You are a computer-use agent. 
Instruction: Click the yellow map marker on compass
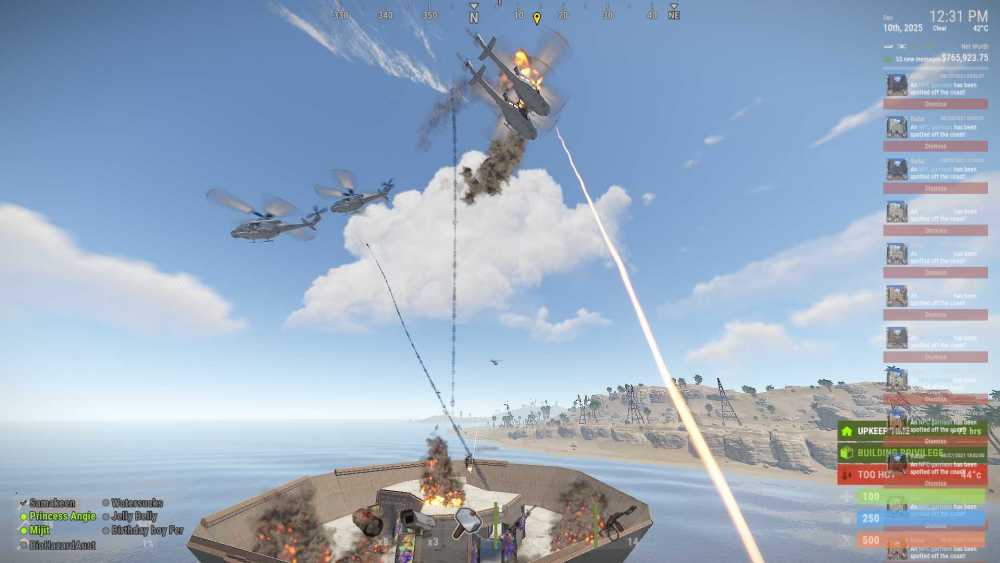[537, 18]
